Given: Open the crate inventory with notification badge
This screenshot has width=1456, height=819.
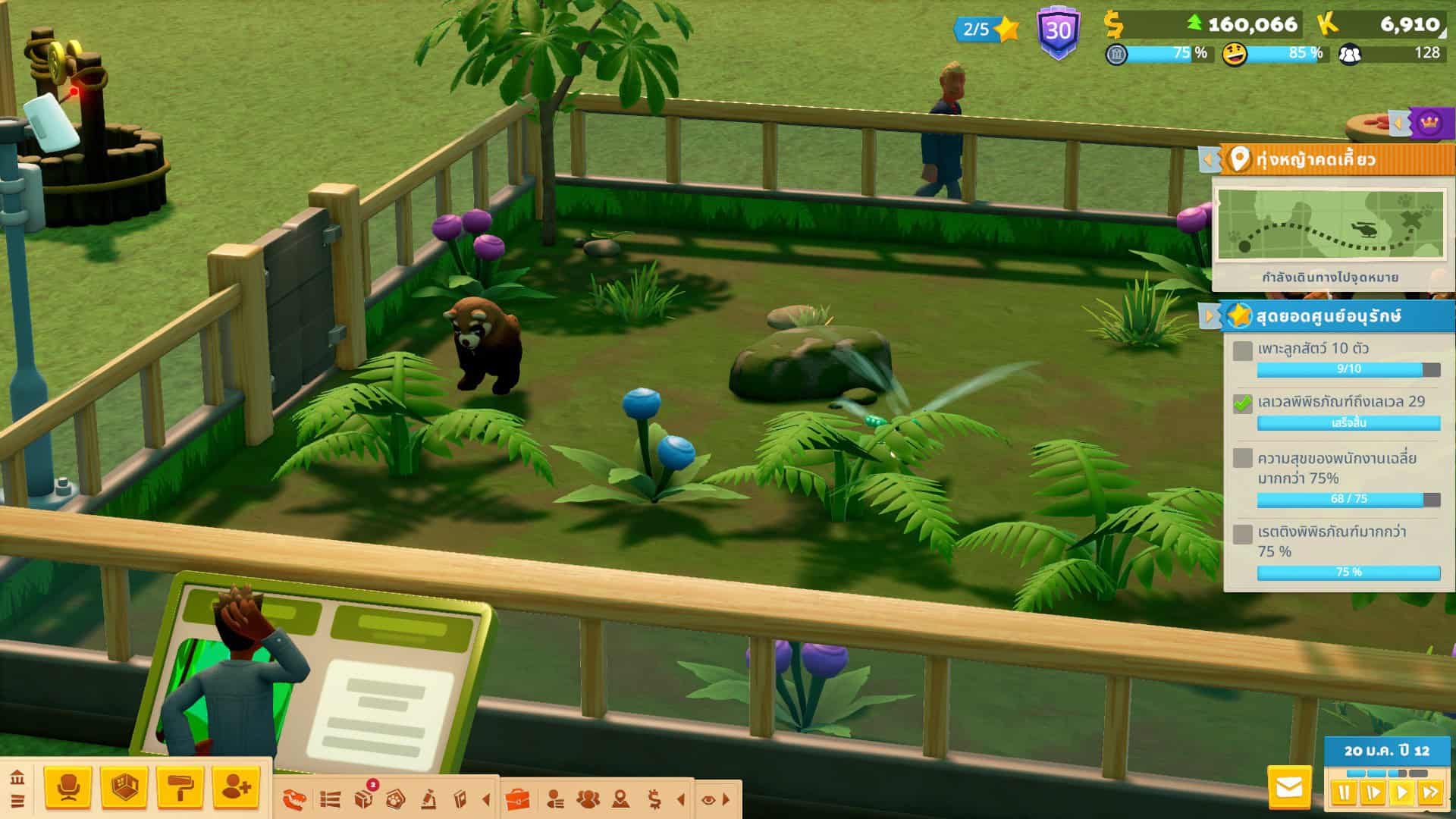Looking at the screenshot, I should click(x=364, y=799).
